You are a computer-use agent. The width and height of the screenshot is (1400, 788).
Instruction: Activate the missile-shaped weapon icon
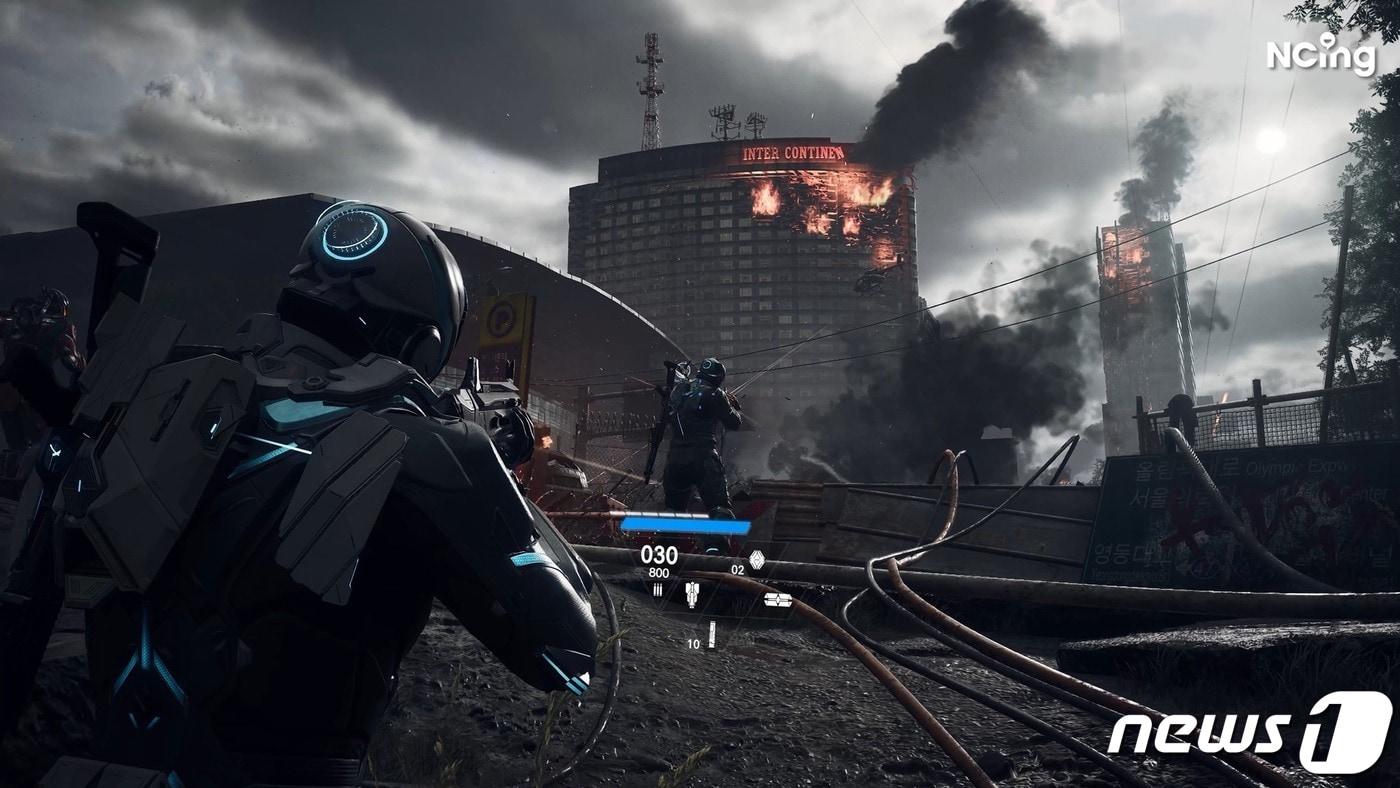[691, 594]
